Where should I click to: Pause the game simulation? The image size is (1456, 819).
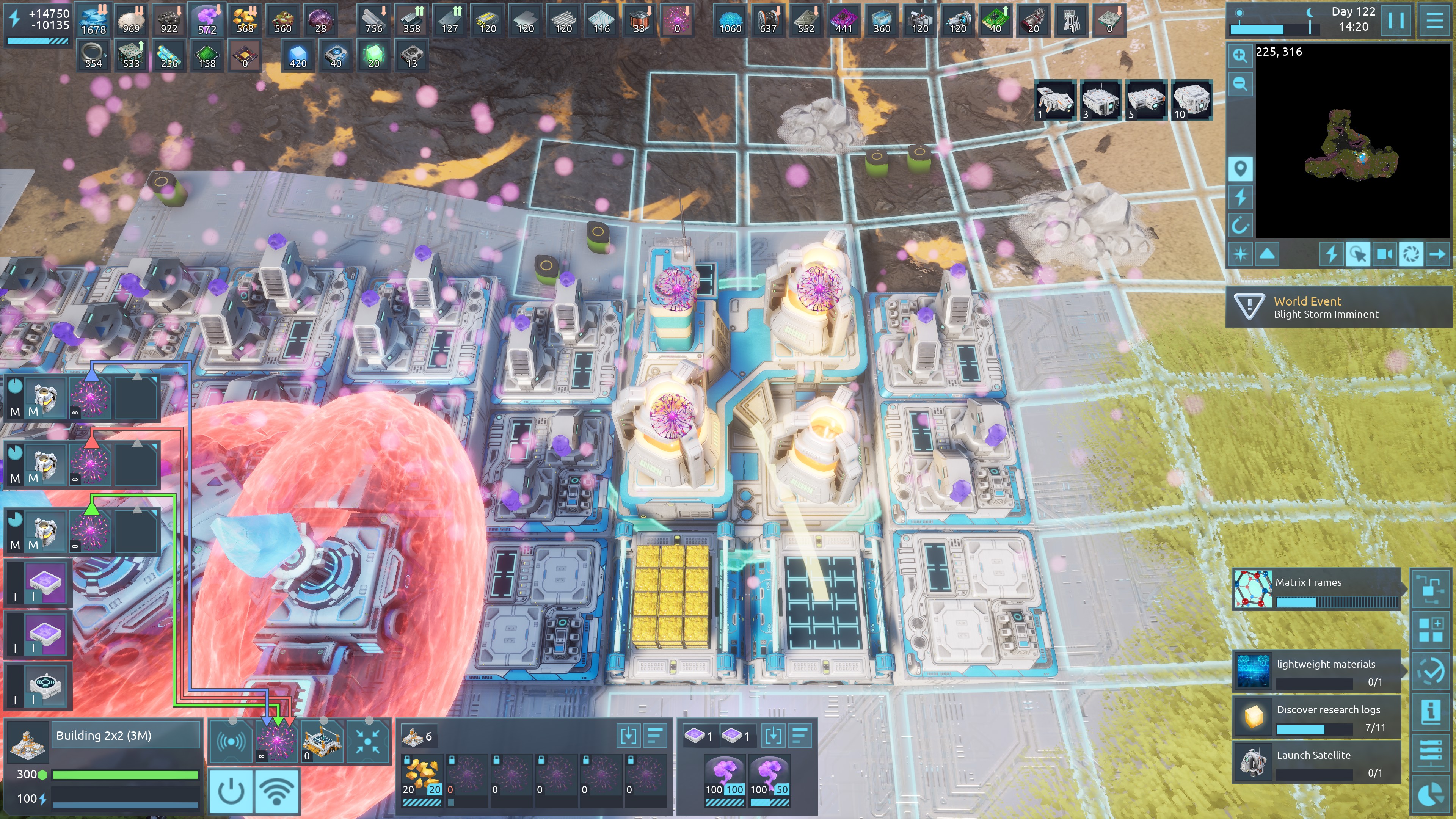pos(1395,20)
